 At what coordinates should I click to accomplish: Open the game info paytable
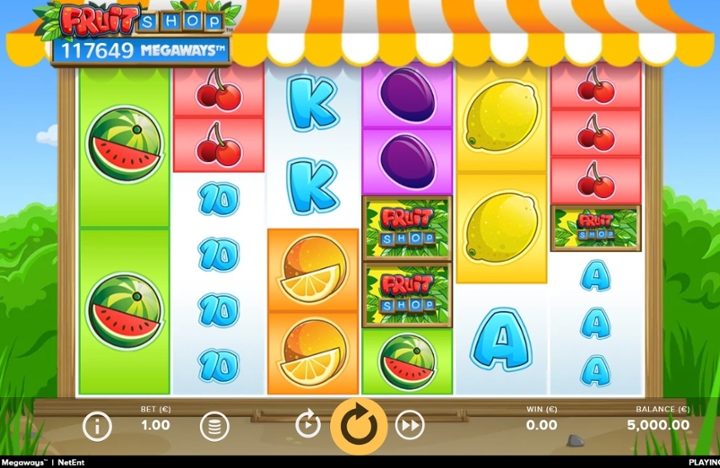(x=96, y=427)
